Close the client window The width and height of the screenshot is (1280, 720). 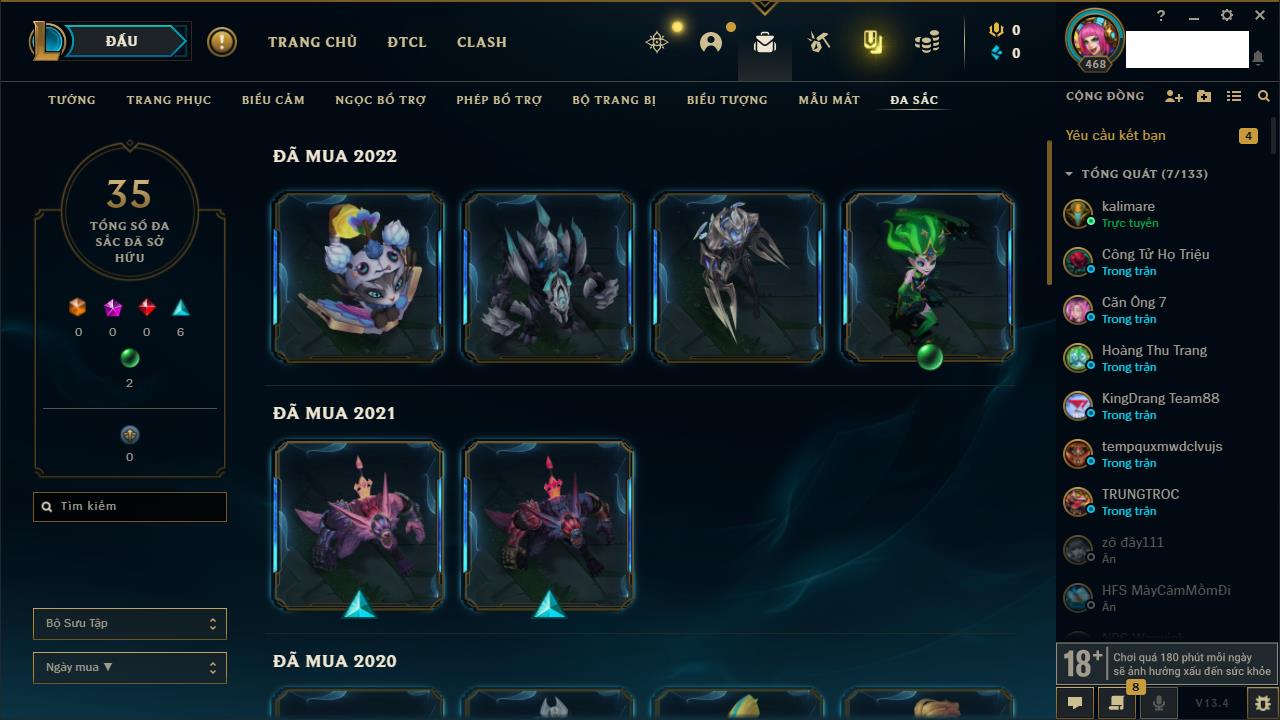click(1259, 16)
